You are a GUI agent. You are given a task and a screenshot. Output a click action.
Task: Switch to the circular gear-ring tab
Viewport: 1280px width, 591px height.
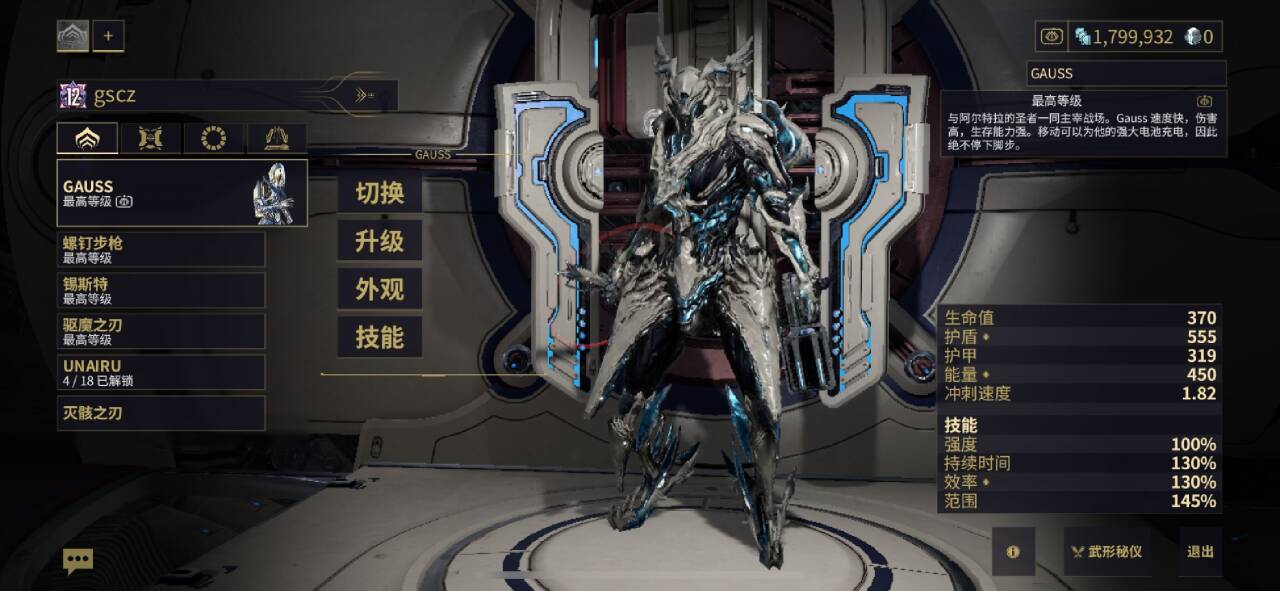coord(213,138)
